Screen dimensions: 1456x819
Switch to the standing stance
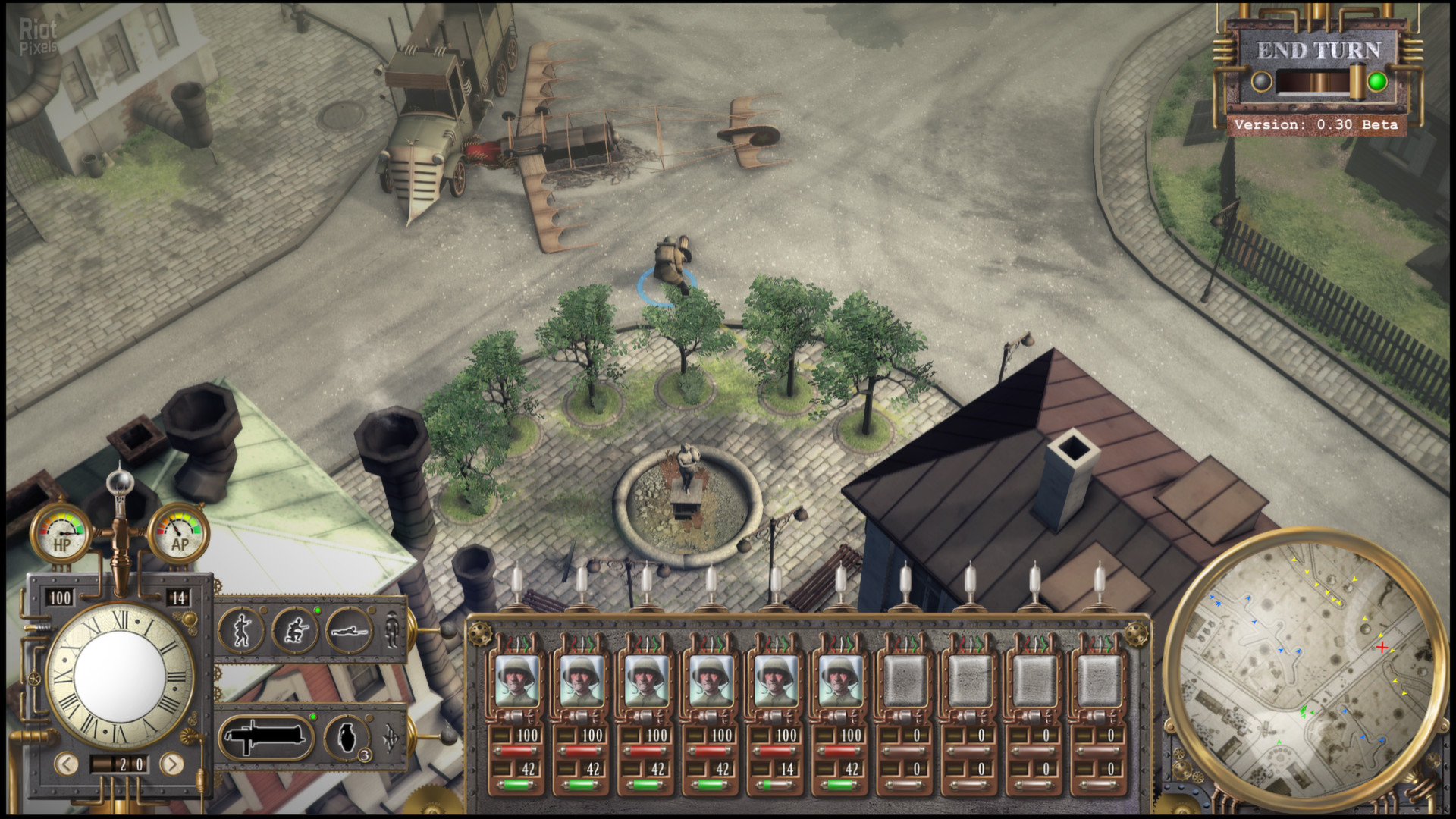[241, 630]
